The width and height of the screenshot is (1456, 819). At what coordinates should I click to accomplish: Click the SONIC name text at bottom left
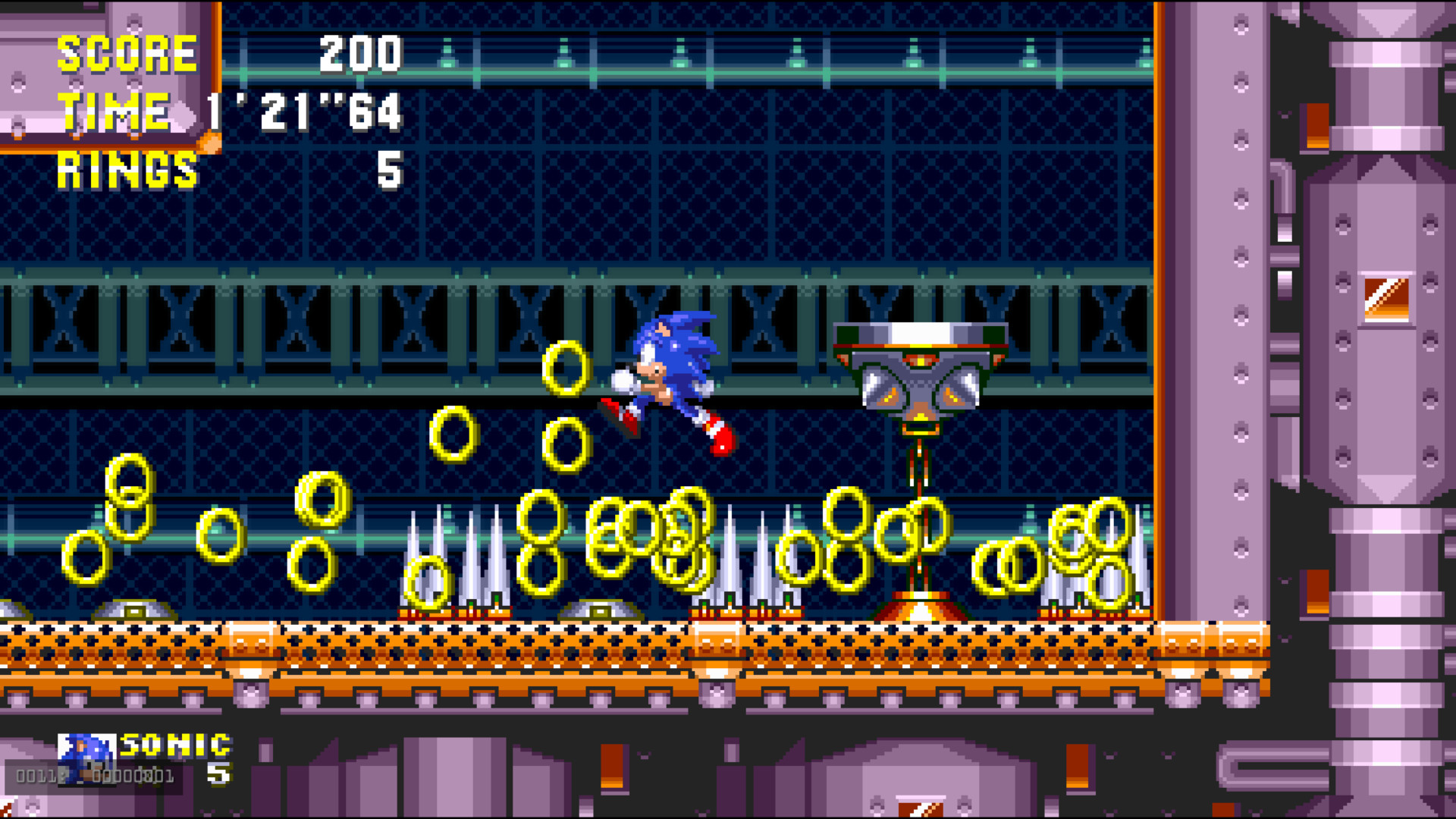(176, 747)
